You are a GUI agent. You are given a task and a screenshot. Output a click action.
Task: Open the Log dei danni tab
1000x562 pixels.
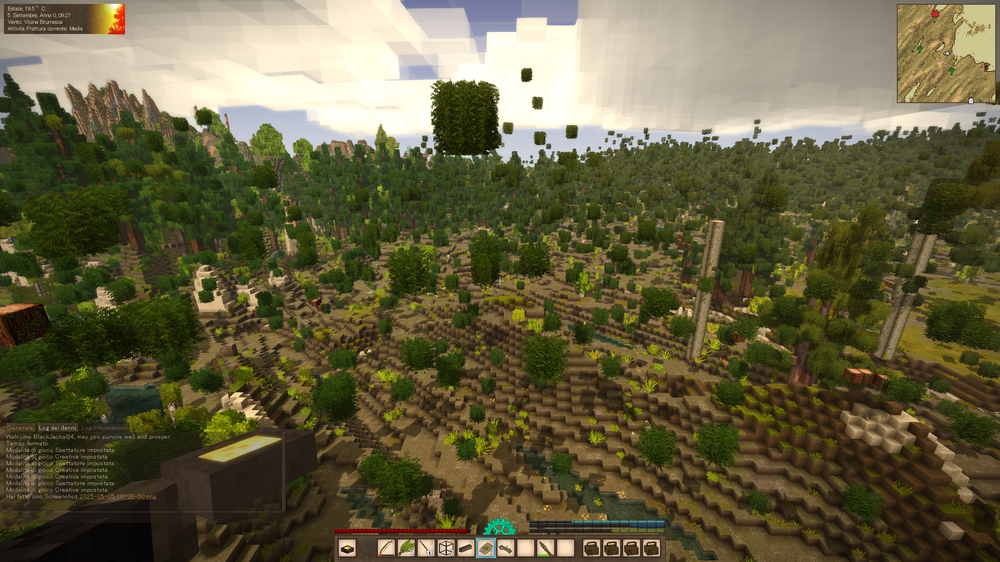pos(58,427)
